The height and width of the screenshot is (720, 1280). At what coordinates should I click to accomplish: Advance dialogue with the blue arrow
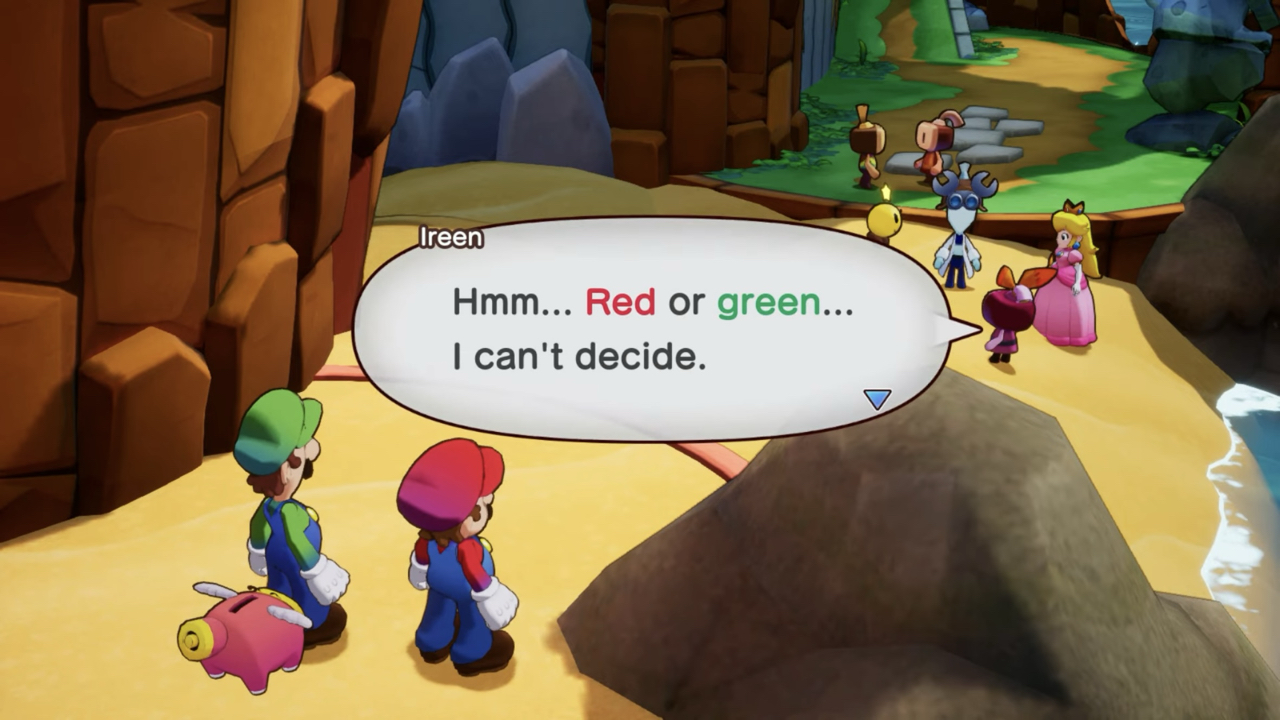(x=877, y=399)
